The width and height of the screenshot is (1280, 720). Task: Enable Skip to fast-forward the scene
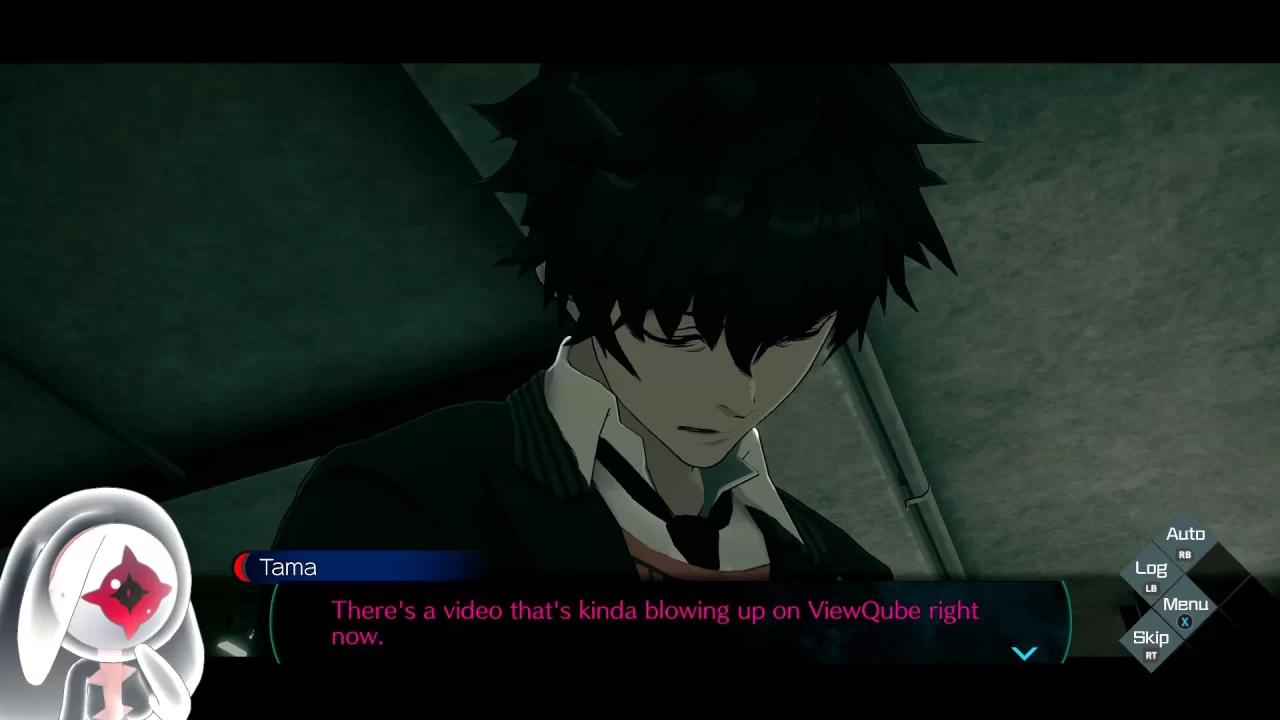point(1151,637)
